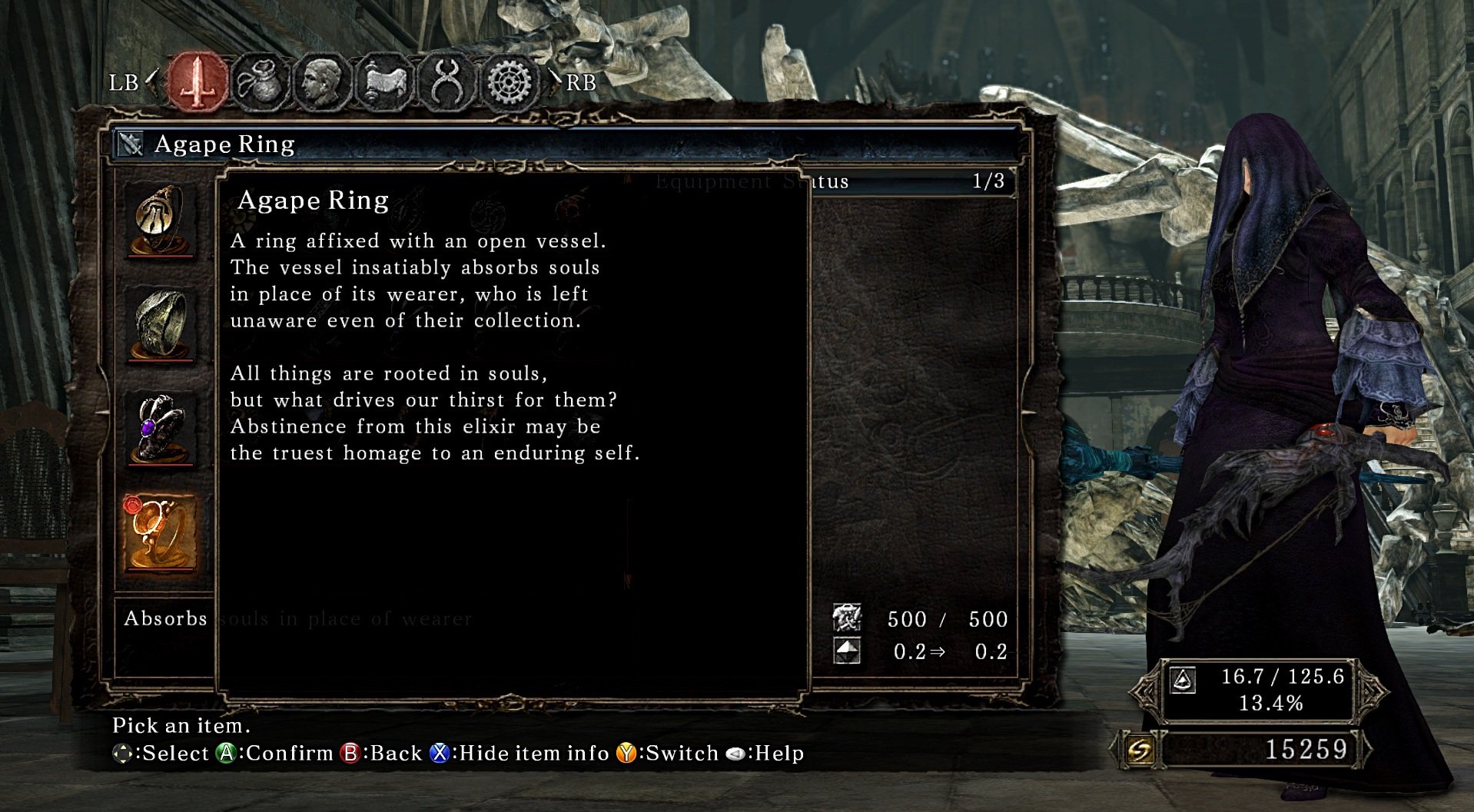
Task: Select the red sword Equipment tab
Action: point(198,81)
